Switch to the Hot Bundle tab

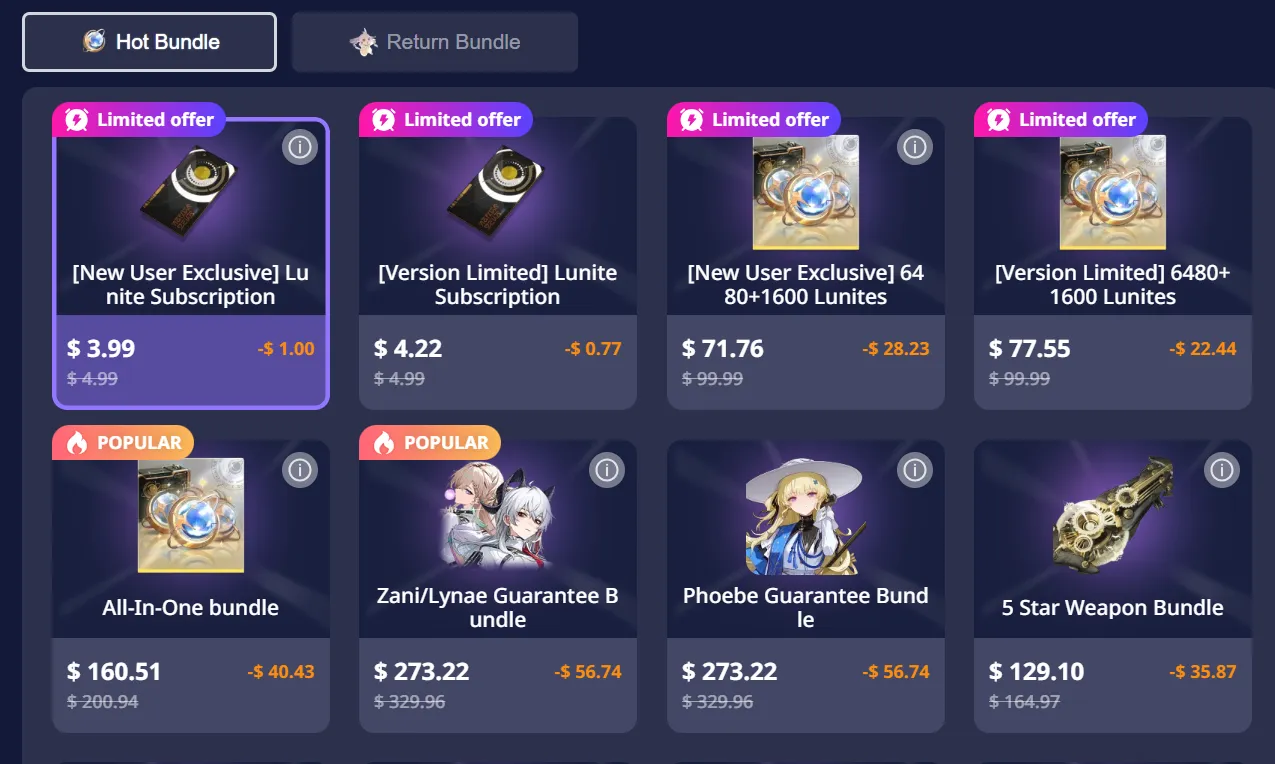pyautogui.click(x=149, y=42)
